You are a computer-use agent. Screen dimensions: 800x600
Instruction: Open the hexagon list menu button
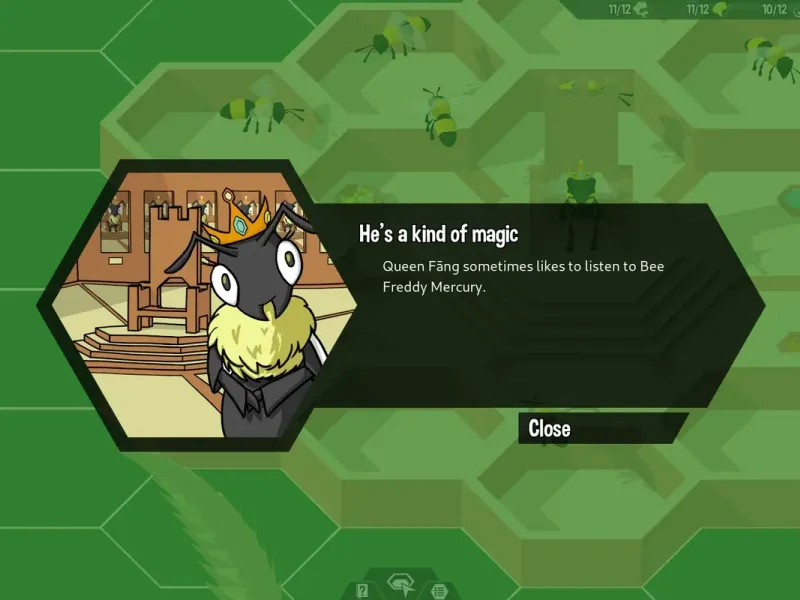(438, 590)
